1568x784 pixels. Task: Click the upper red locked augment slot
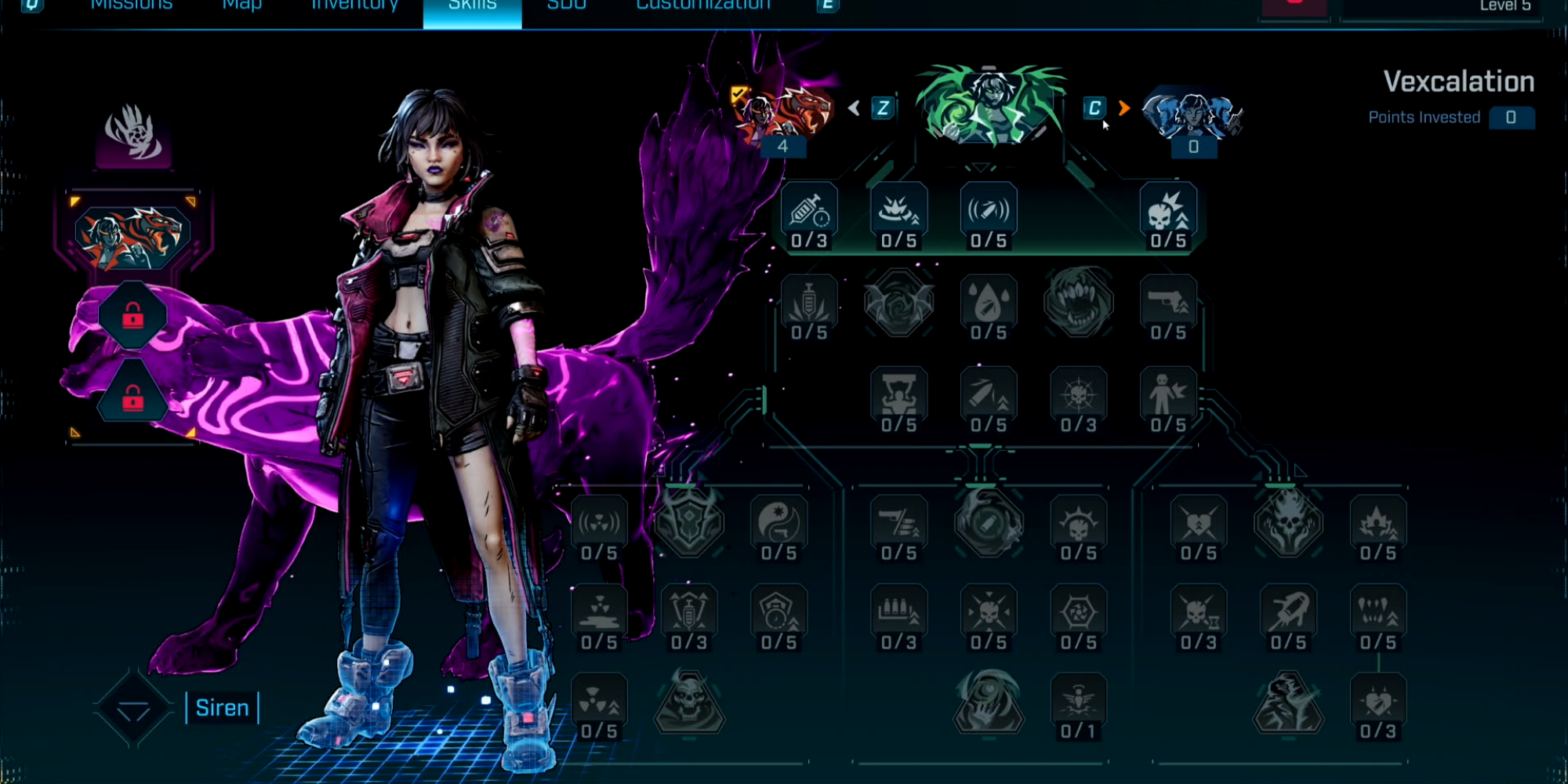[x=132, y=316]
